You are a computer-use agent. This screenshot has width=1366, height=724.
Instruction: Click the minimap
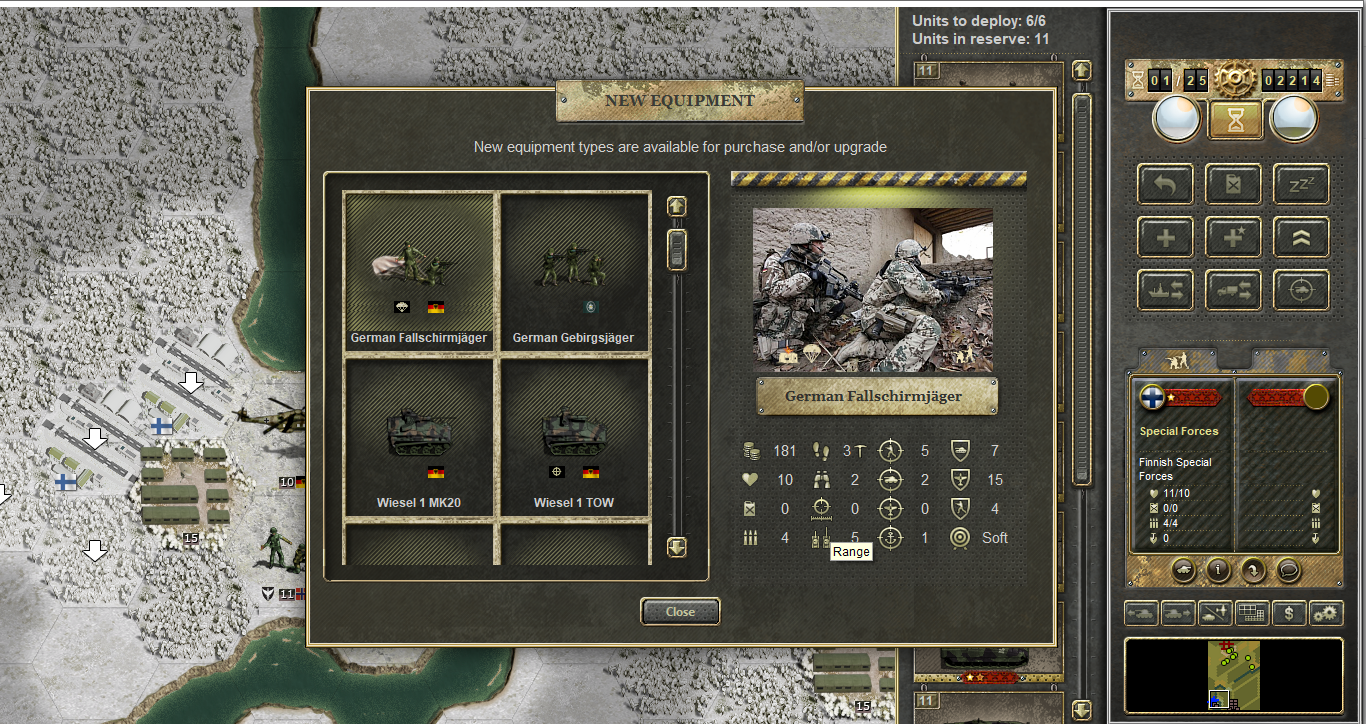point(1233,675)
